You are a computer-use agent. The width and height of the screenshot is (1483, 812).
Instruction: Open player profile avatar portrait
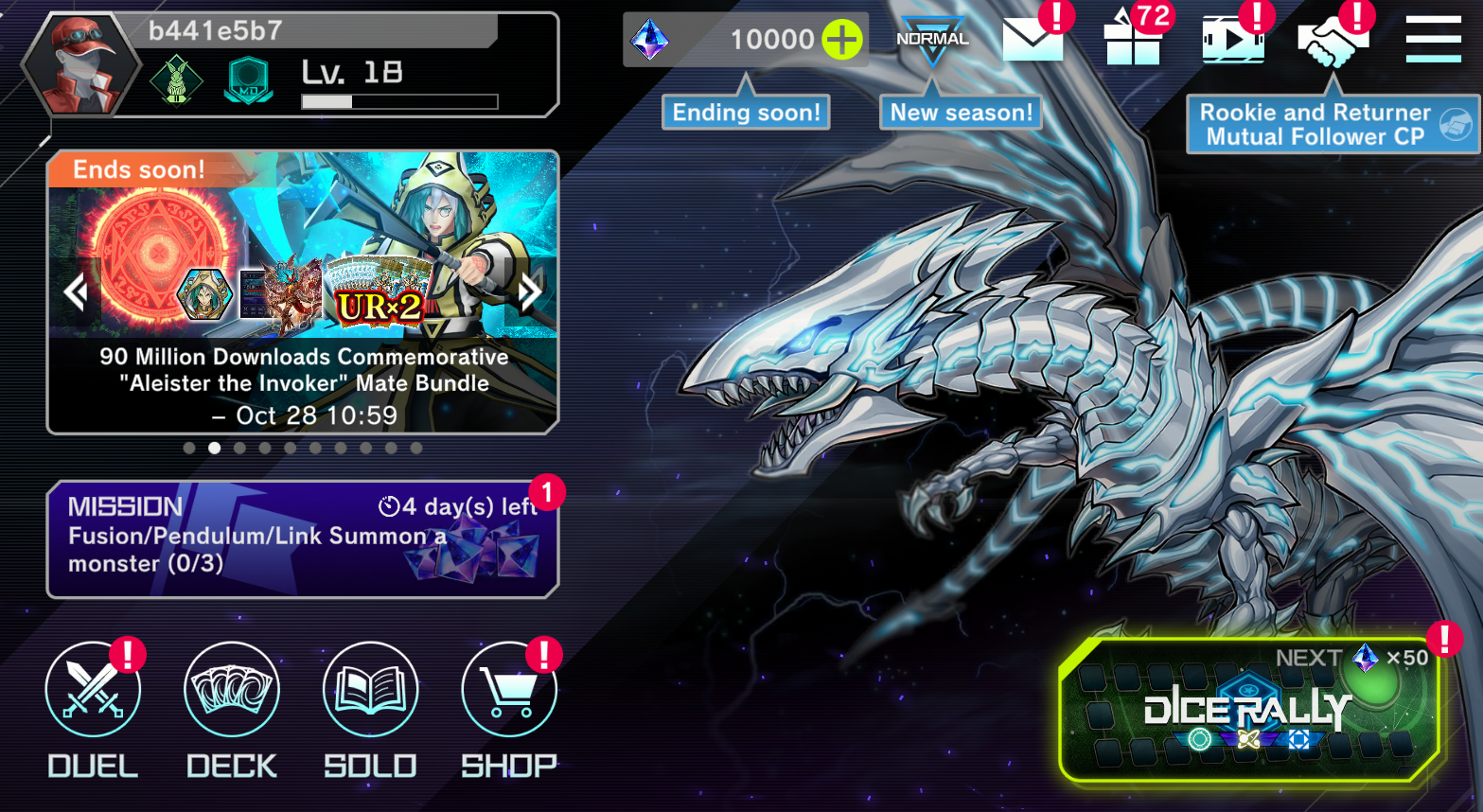[81, 66]
